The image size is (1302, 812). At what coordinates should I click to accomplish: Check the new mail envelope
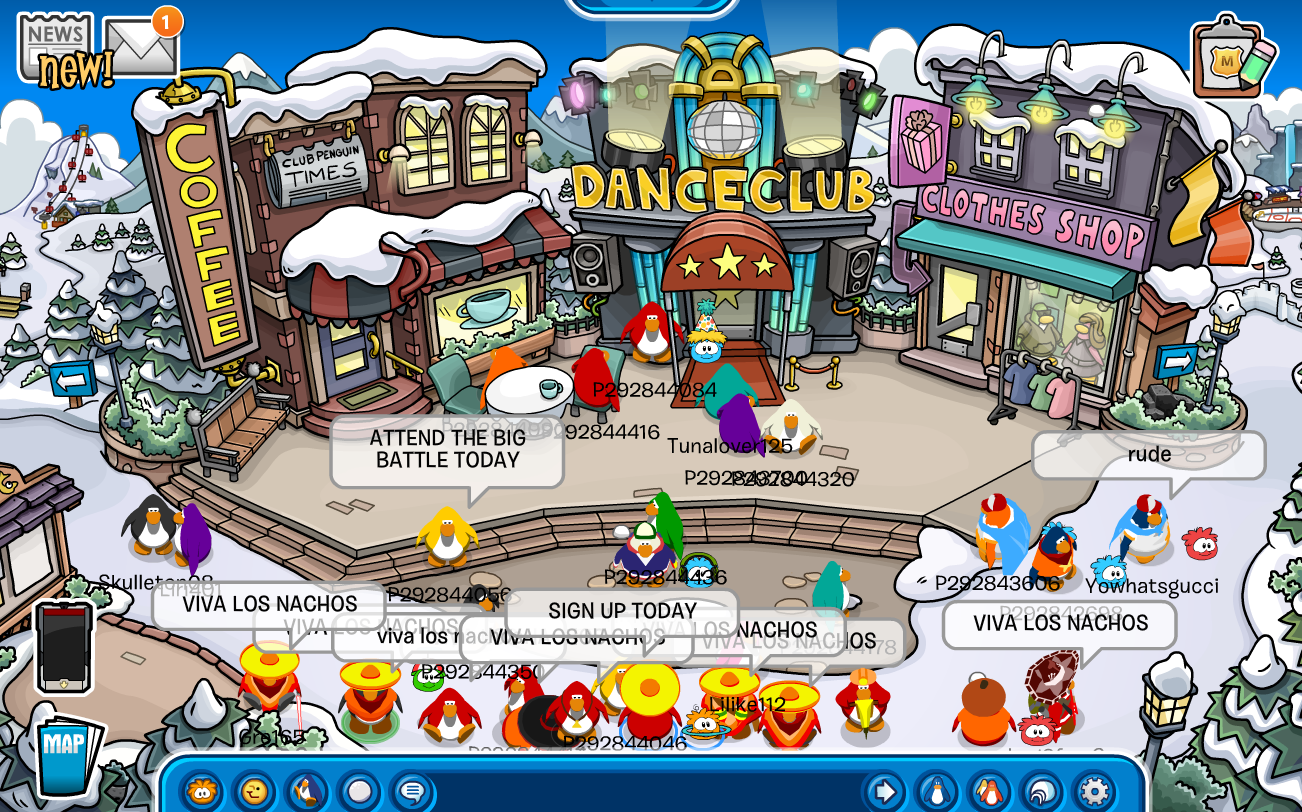point(140,45)
